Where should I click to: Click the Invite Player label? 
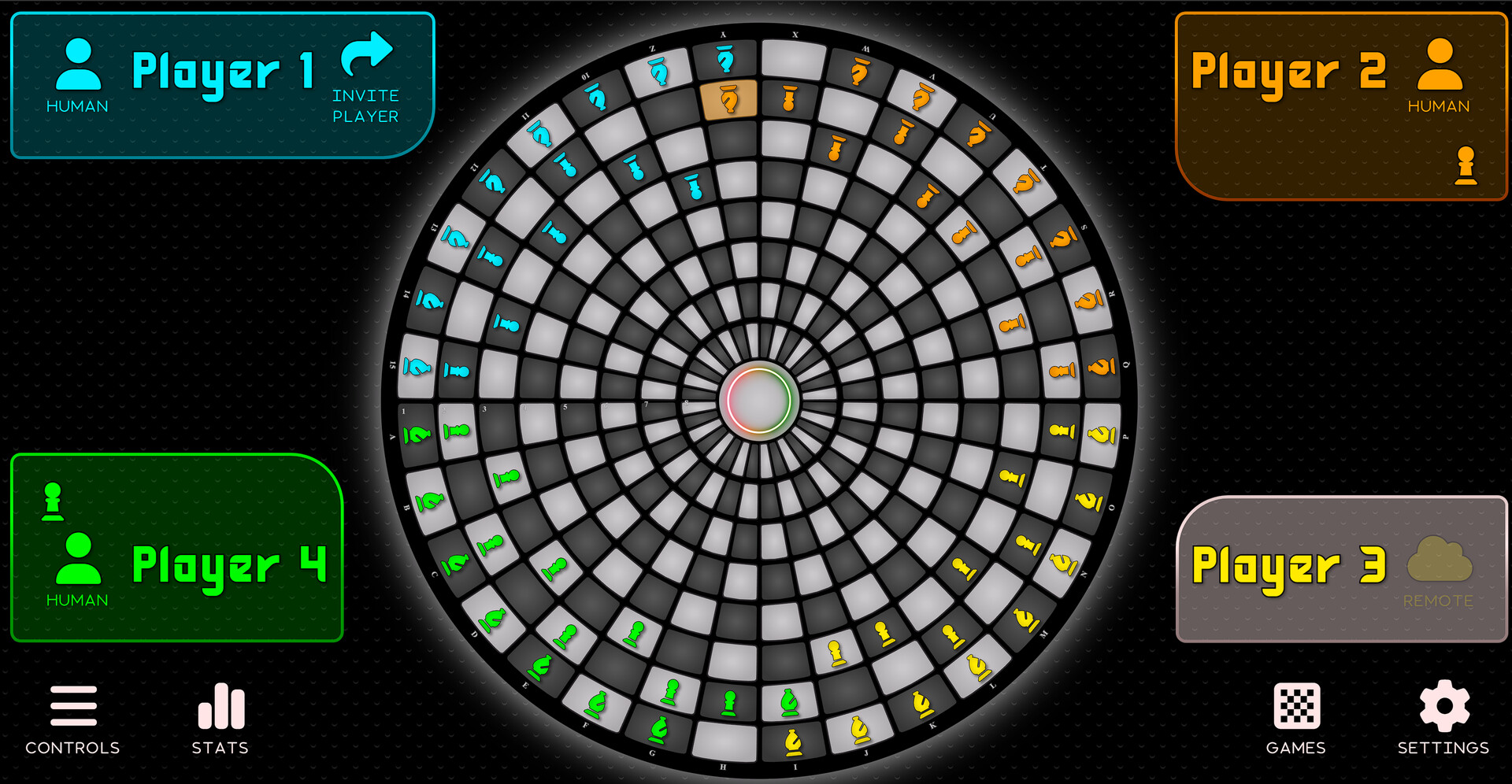pyautogui.click(x=365, y=105)
